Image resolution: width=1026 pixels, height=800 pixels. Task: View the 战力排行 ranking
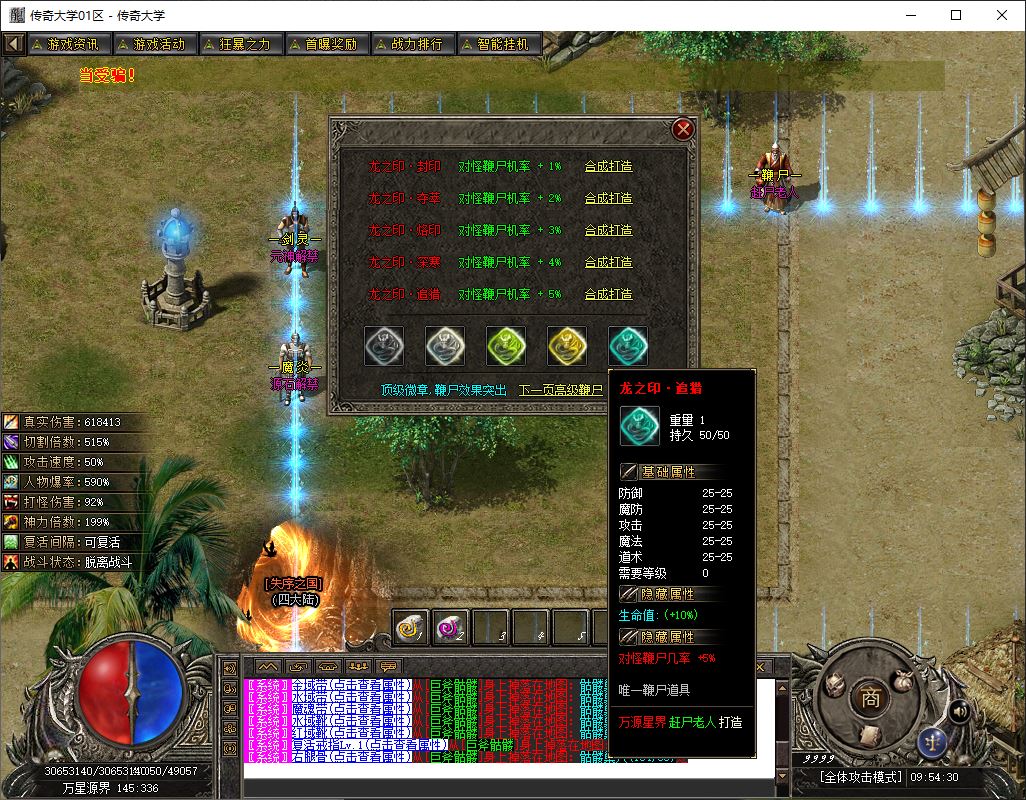[x=411, y=44]
